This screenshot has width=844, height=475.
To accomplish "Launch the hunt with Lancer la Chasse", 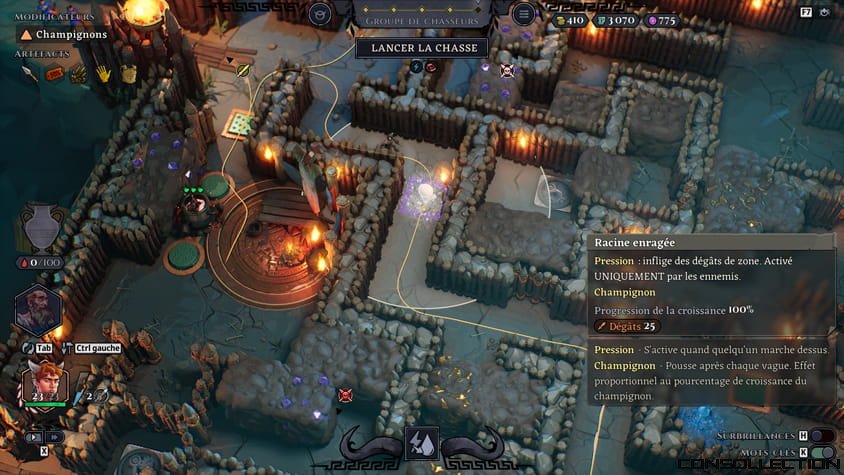I will point(422,47).
